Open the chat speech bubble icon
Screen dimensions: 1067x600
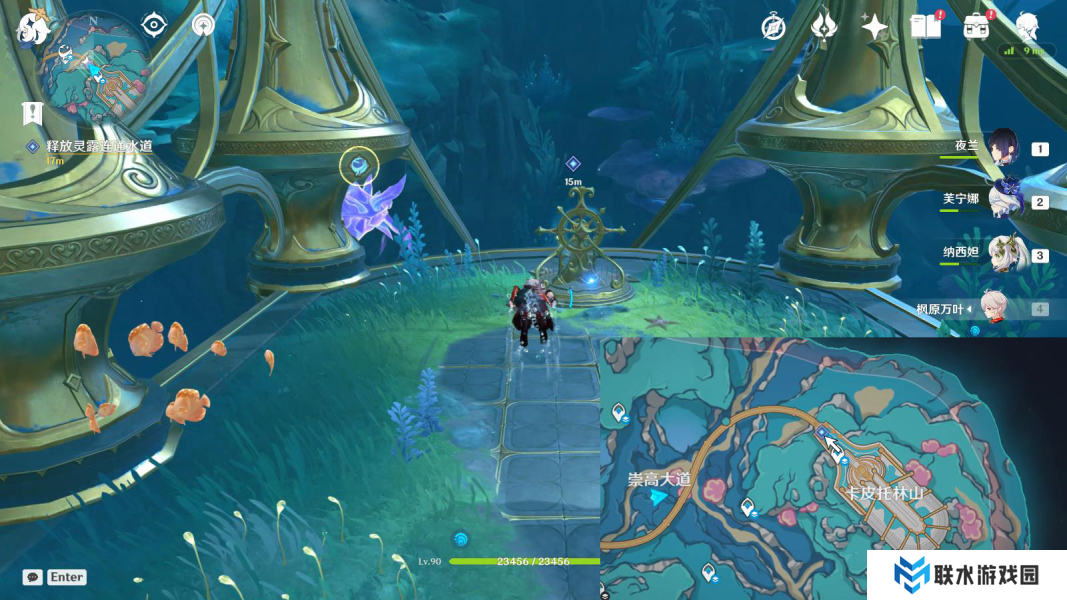[33, 577]
